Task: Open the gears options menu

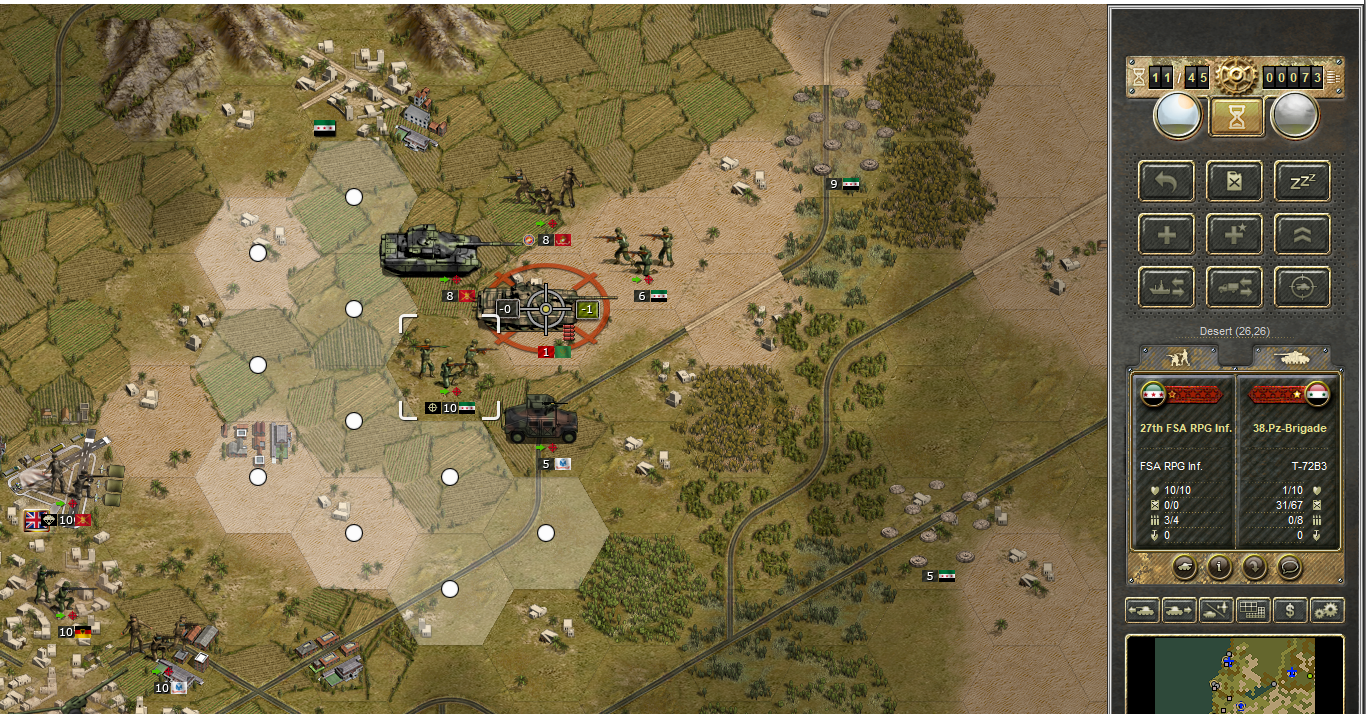Action: 1327,609
